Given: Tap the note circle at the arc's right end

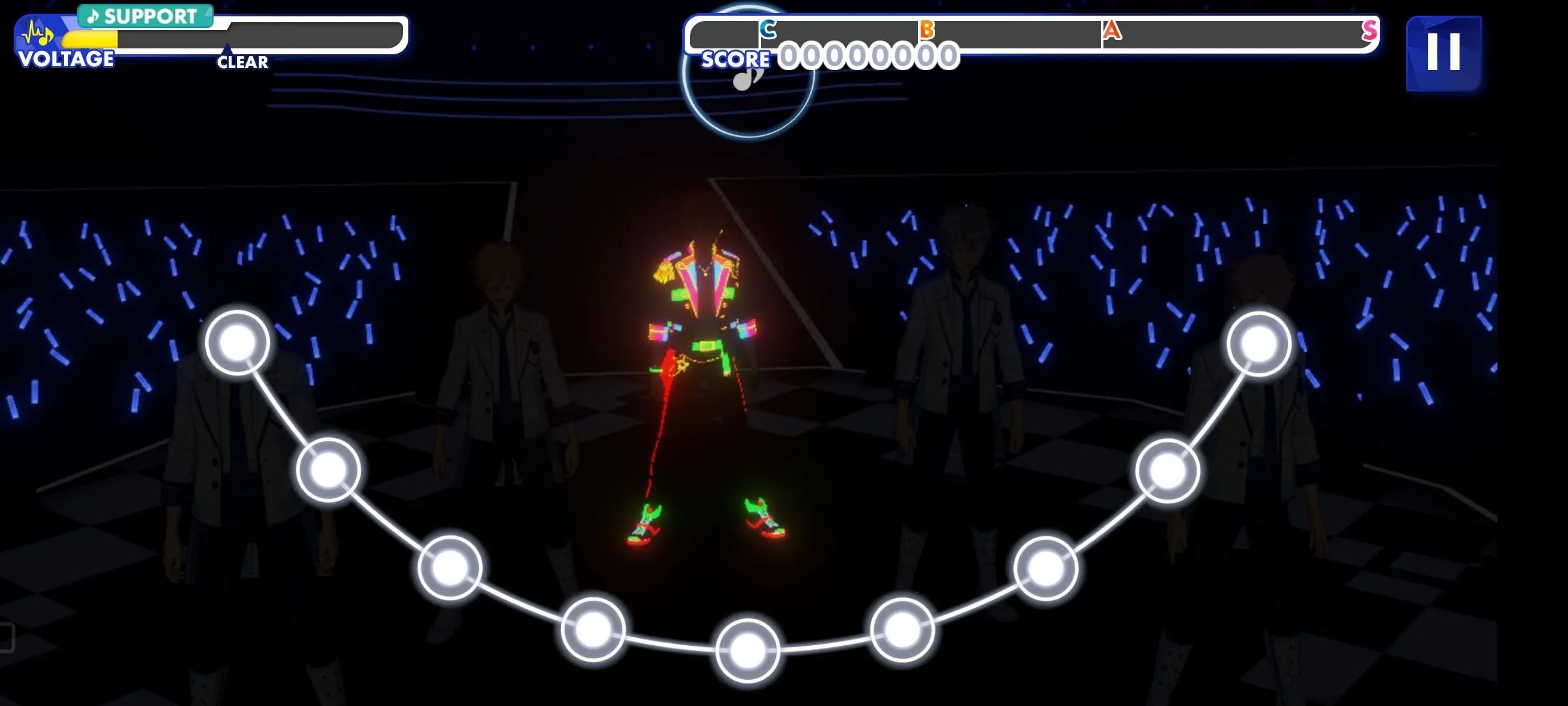Looking at the screenshot, I should tap(1258, 343).
